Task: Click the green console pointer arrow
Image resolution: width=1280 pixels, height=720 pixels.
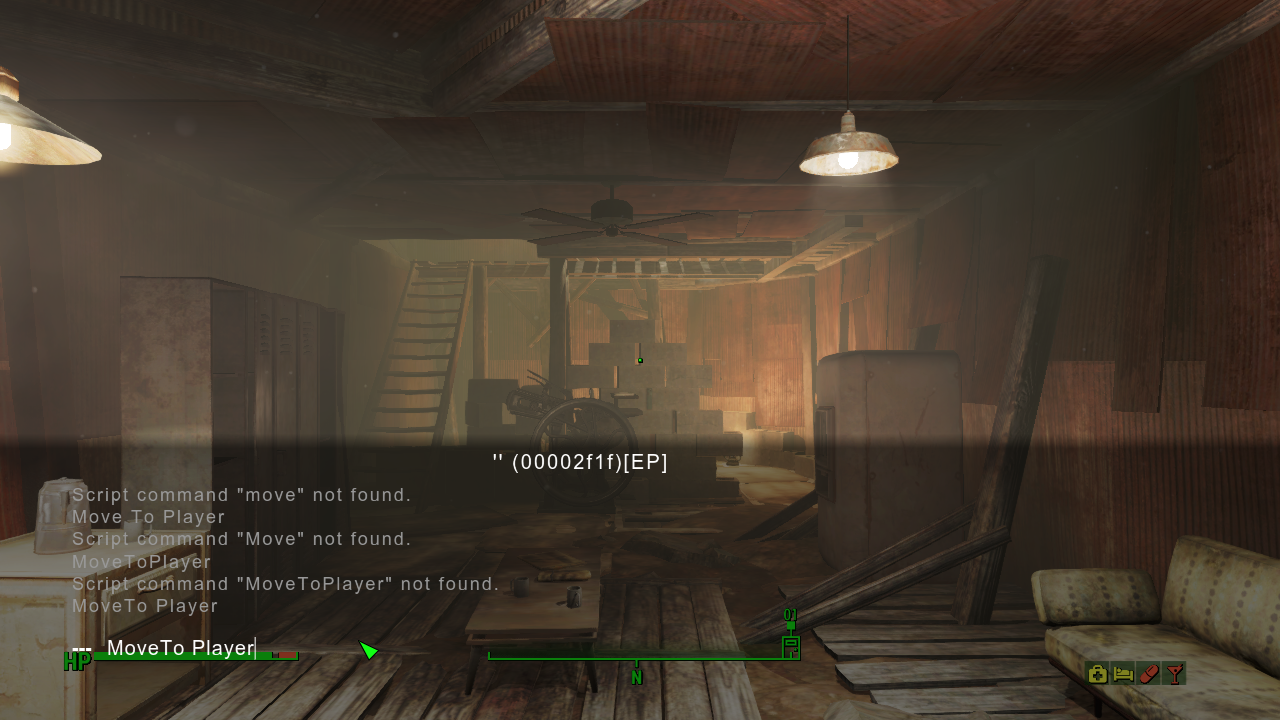Action: 369,650
